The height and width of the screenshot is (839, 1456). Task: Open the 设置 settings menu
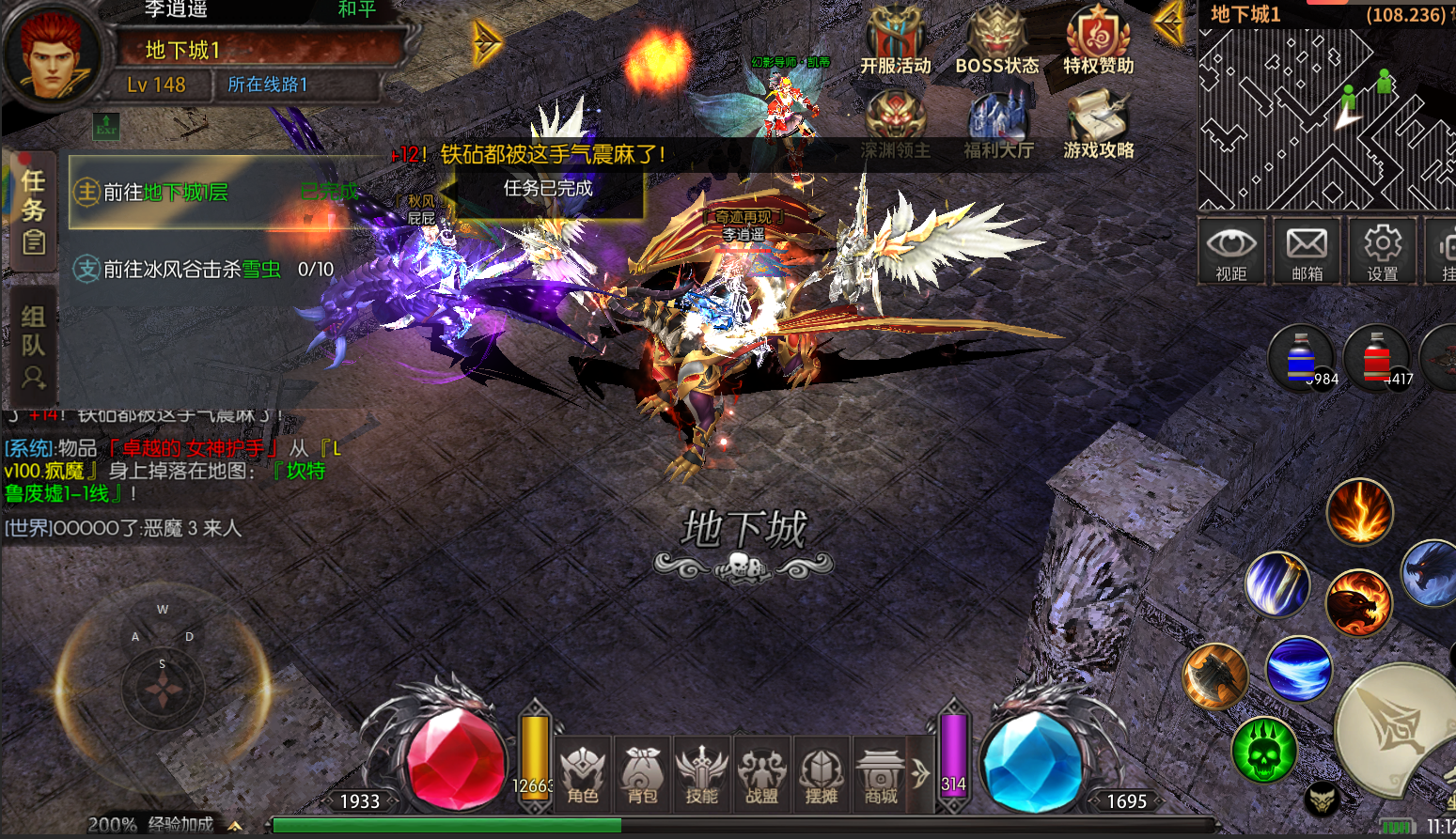pyautogui.click(x=1382, y=250)
